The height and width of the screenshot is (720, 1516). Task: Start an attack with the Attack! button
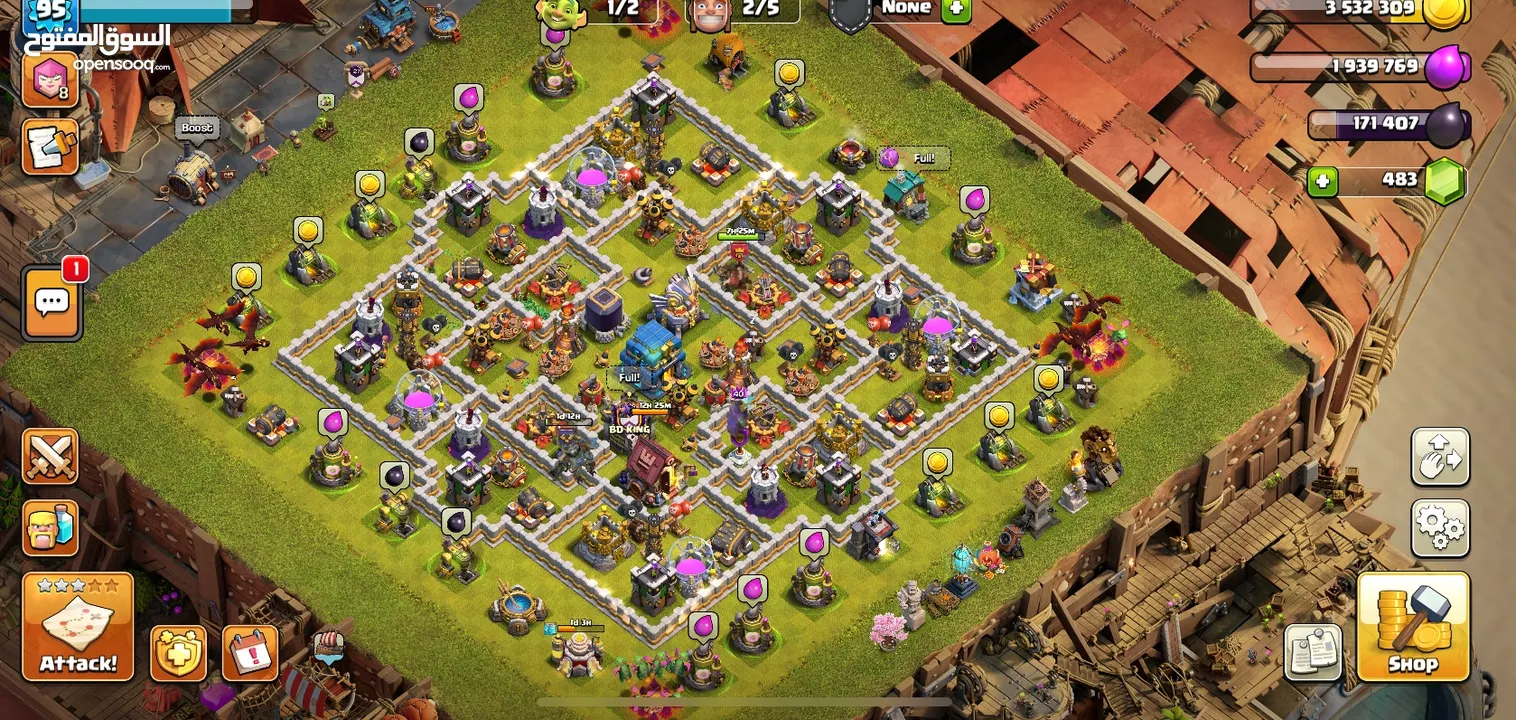tap(78, 627)
